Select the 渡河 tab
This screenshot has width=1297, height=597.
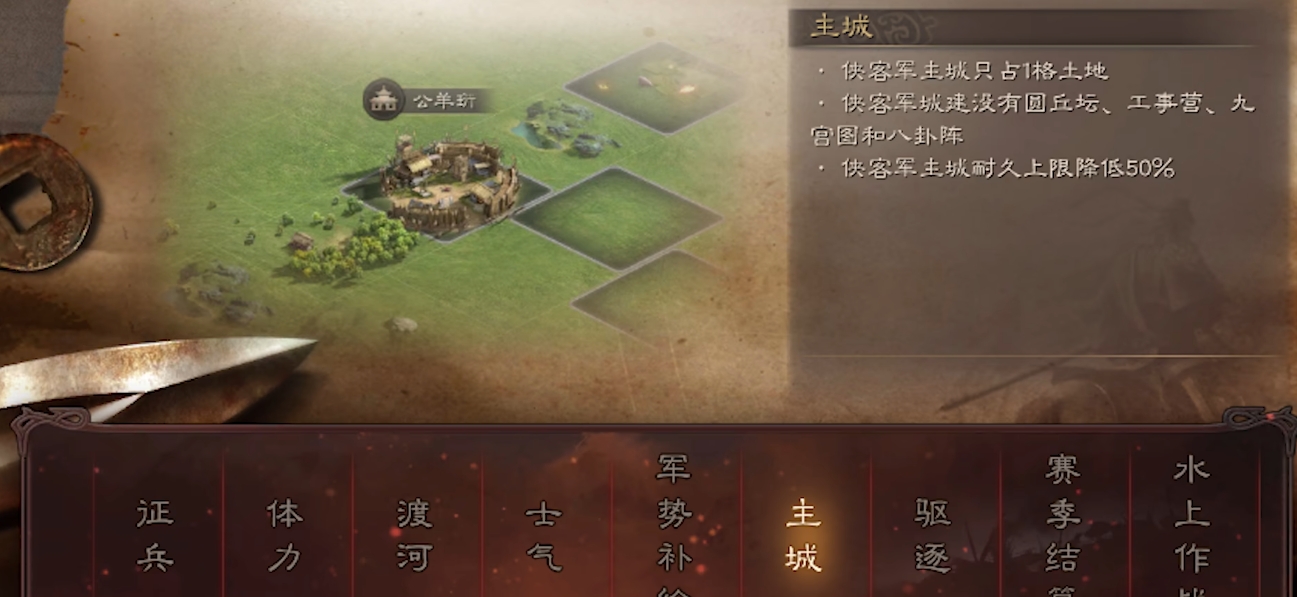point(414,535)
